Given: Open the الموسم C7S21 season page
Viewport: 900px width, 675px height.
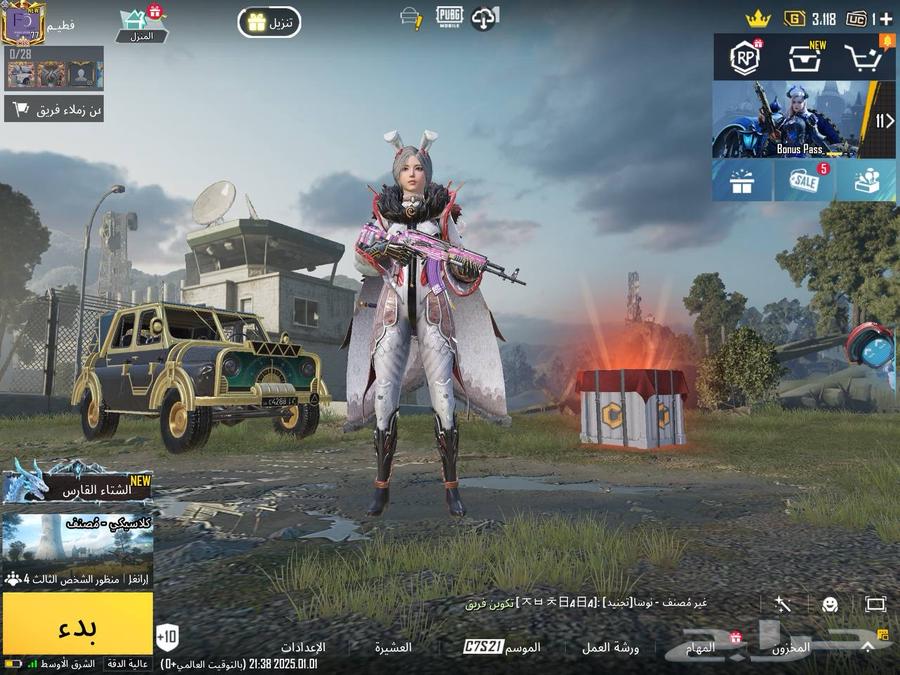Looking at the screenshot, I should point(502,647).
